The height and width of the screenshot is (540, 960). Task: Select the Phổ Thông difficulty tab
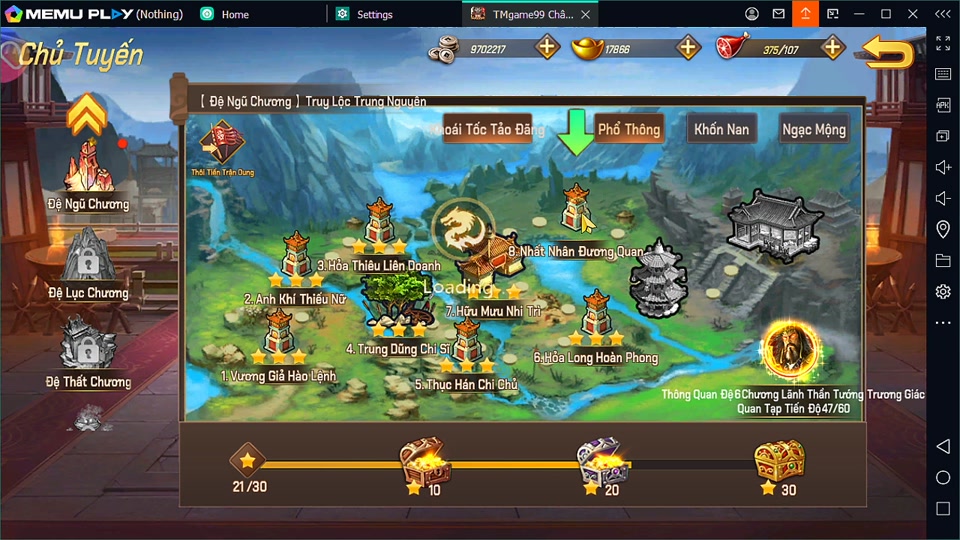tap(628, 129)
